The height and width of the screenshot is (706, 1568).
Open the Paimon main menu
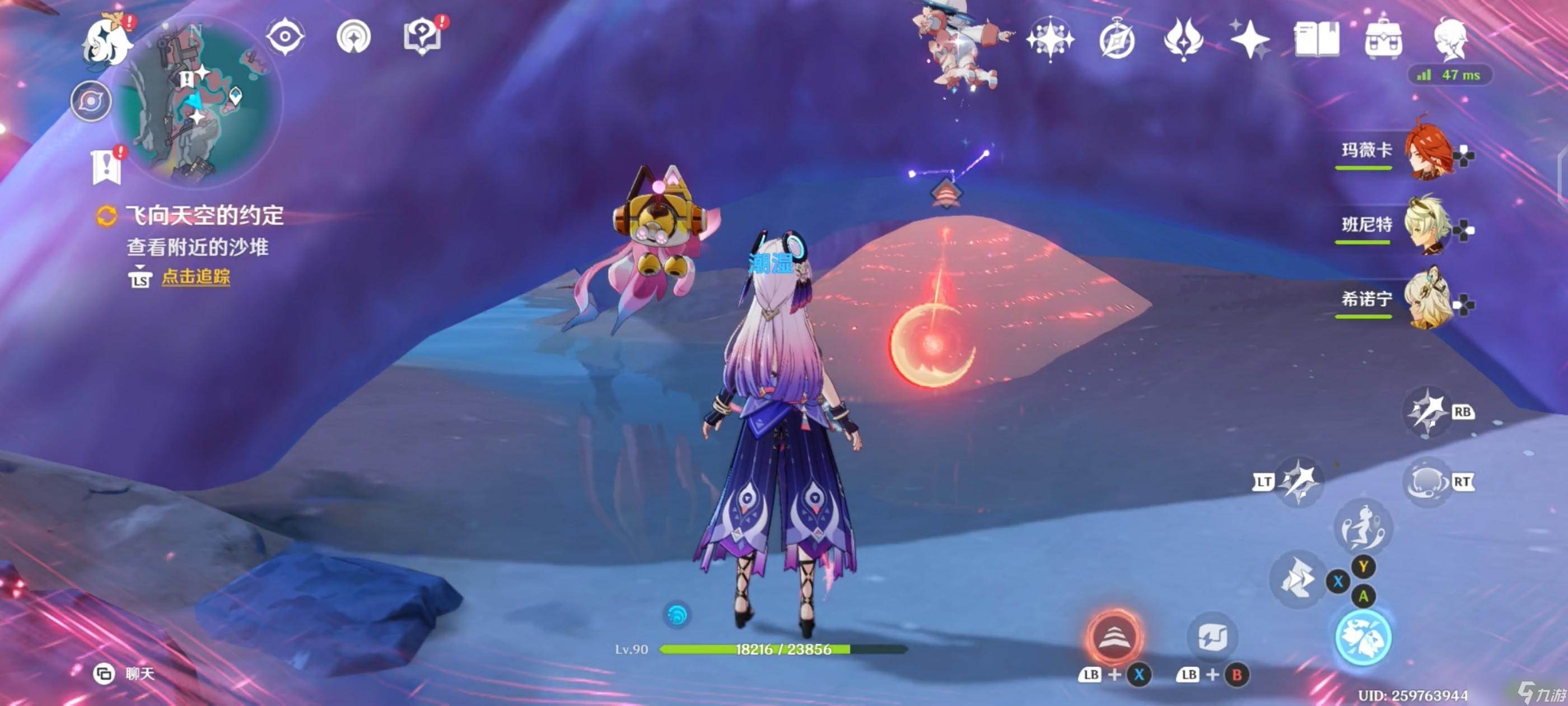click(x=108, y=41)
